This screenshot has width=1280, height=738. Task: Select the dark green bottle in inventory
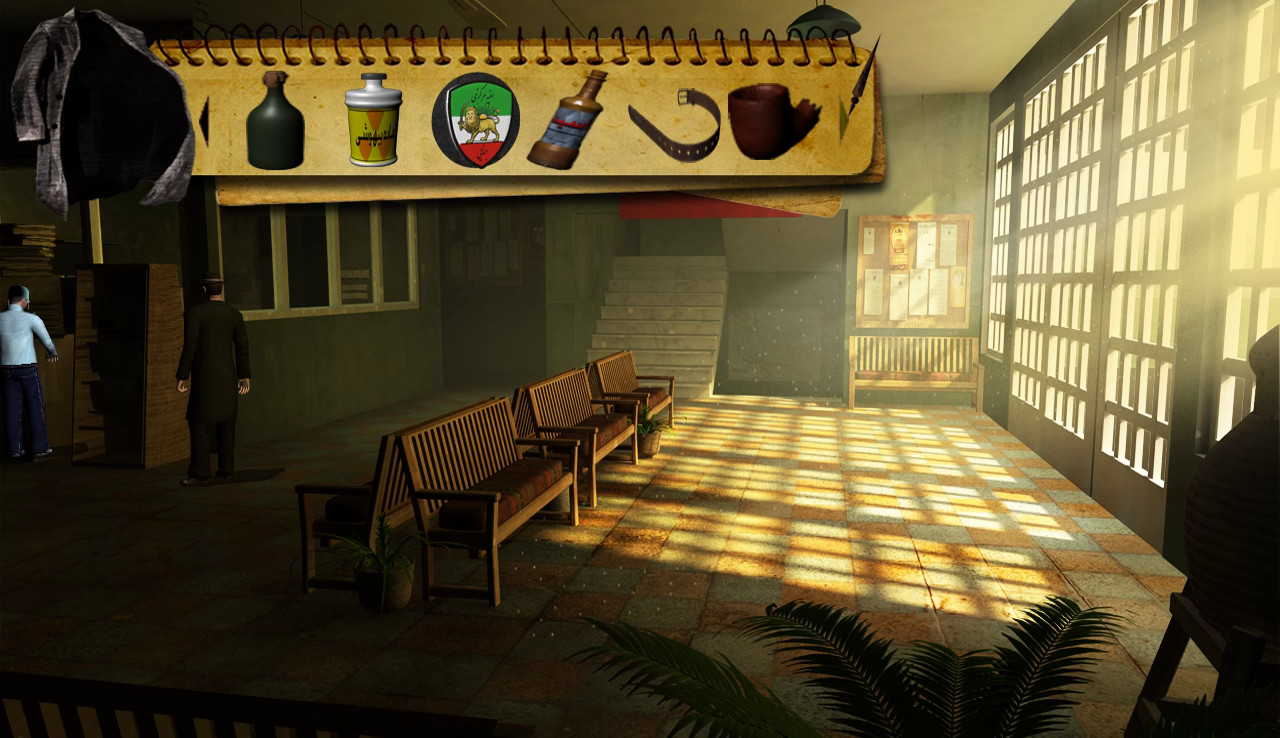275,122
